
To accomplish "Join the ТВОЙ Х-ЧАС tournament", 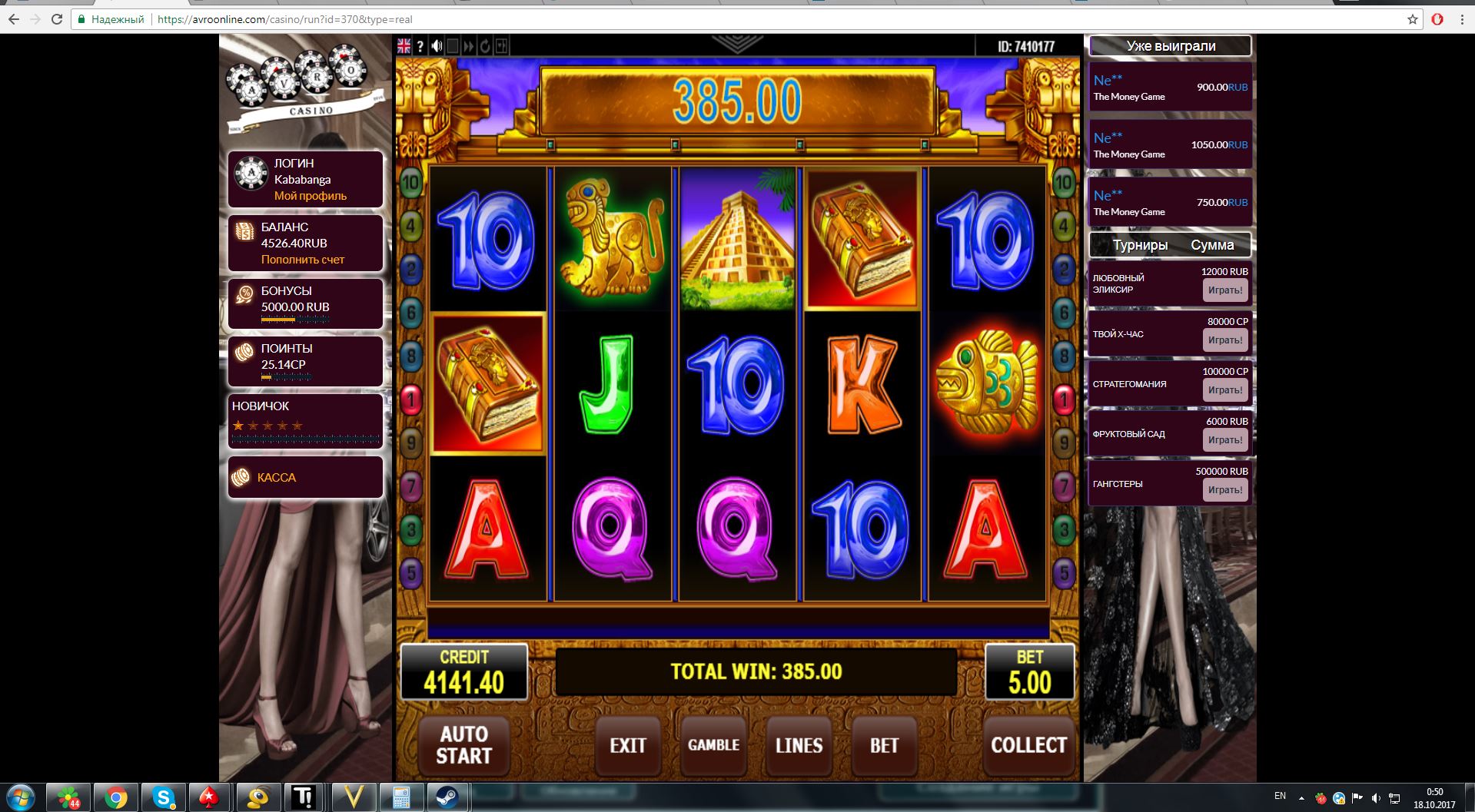I will (1224, 340).
